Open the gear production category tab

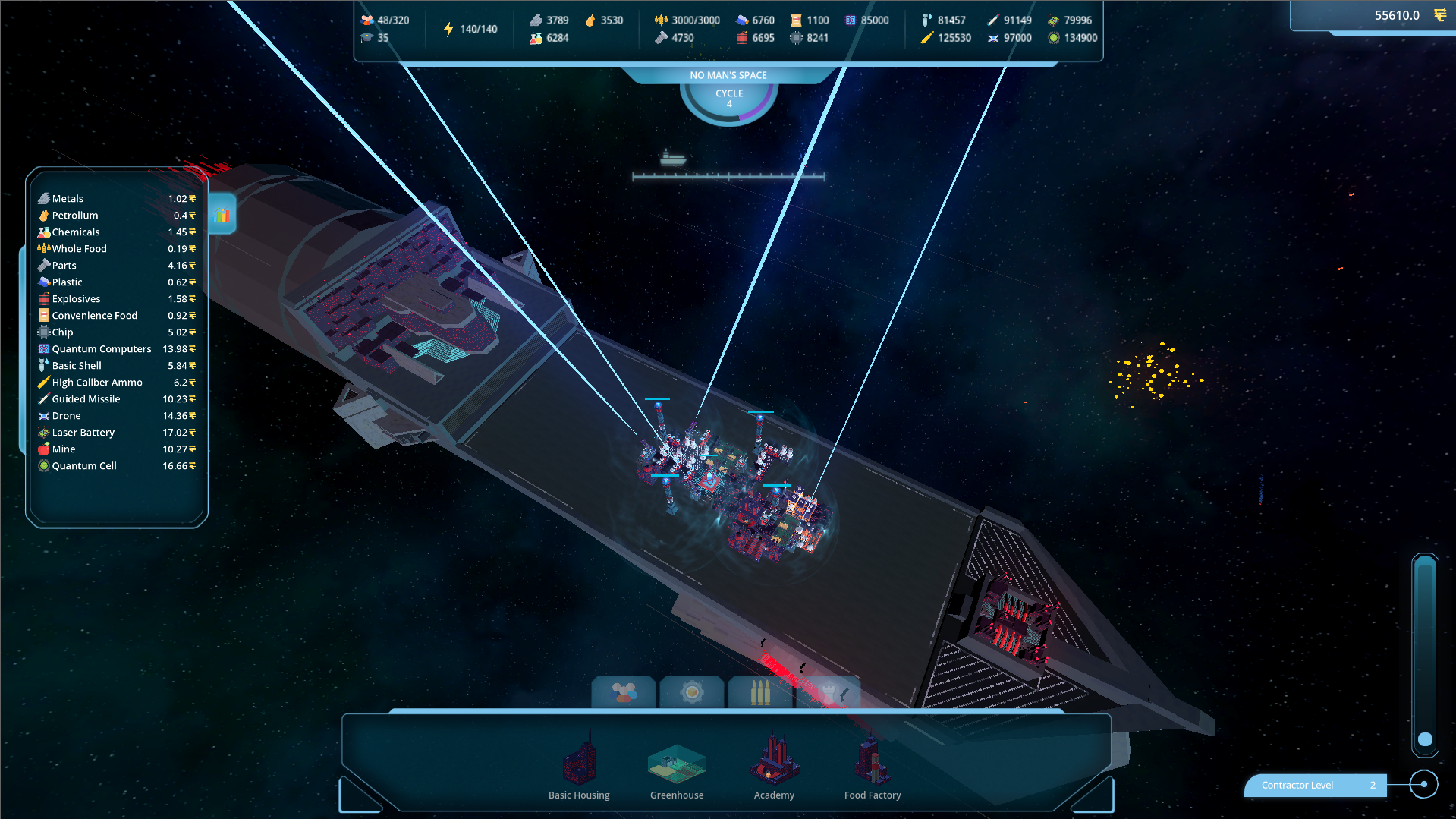(691, 691)
